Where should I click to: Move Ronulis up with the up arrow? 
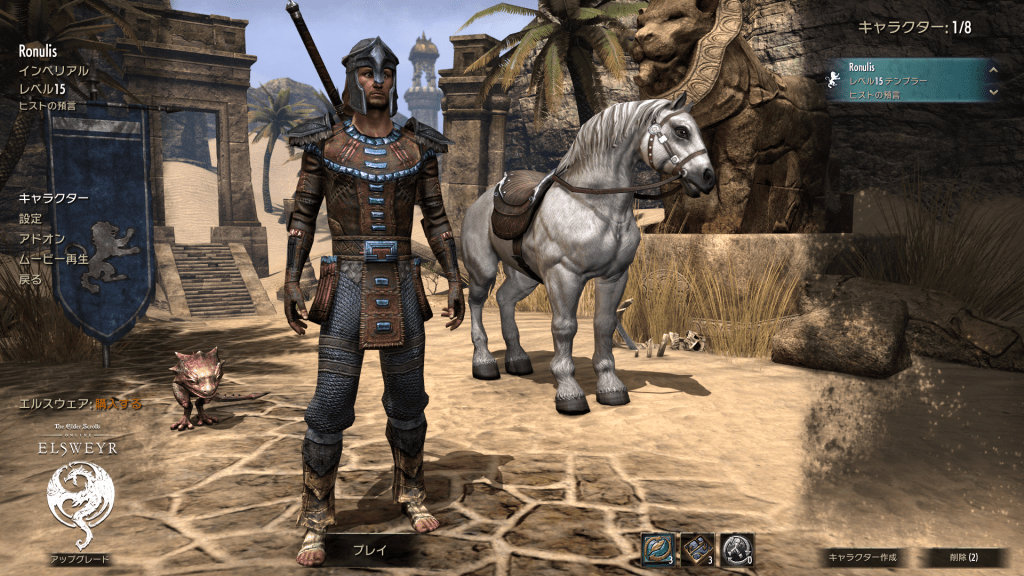[x=993, y=69]
